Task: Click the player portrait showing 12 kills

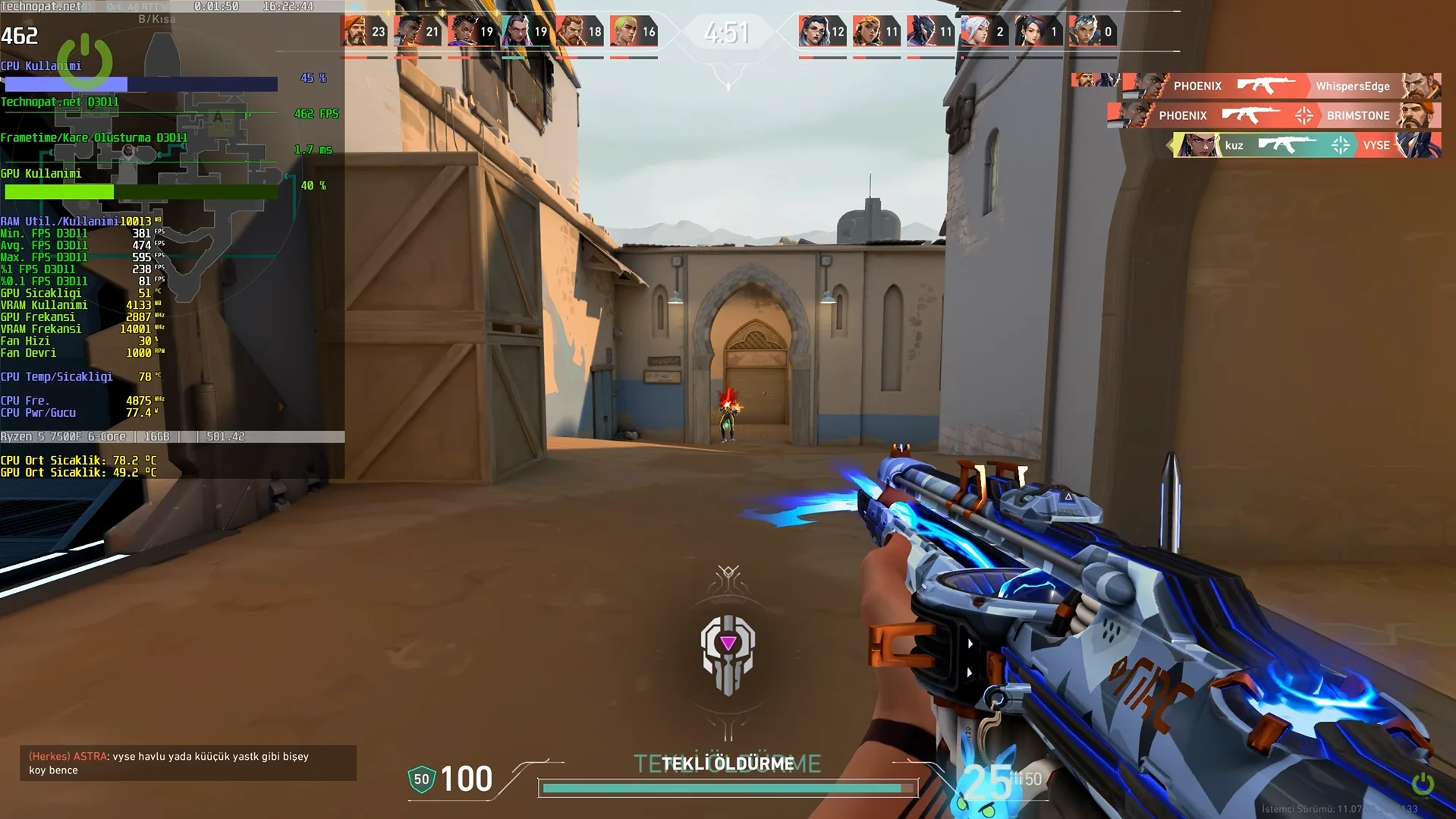Action: point(813,32)
